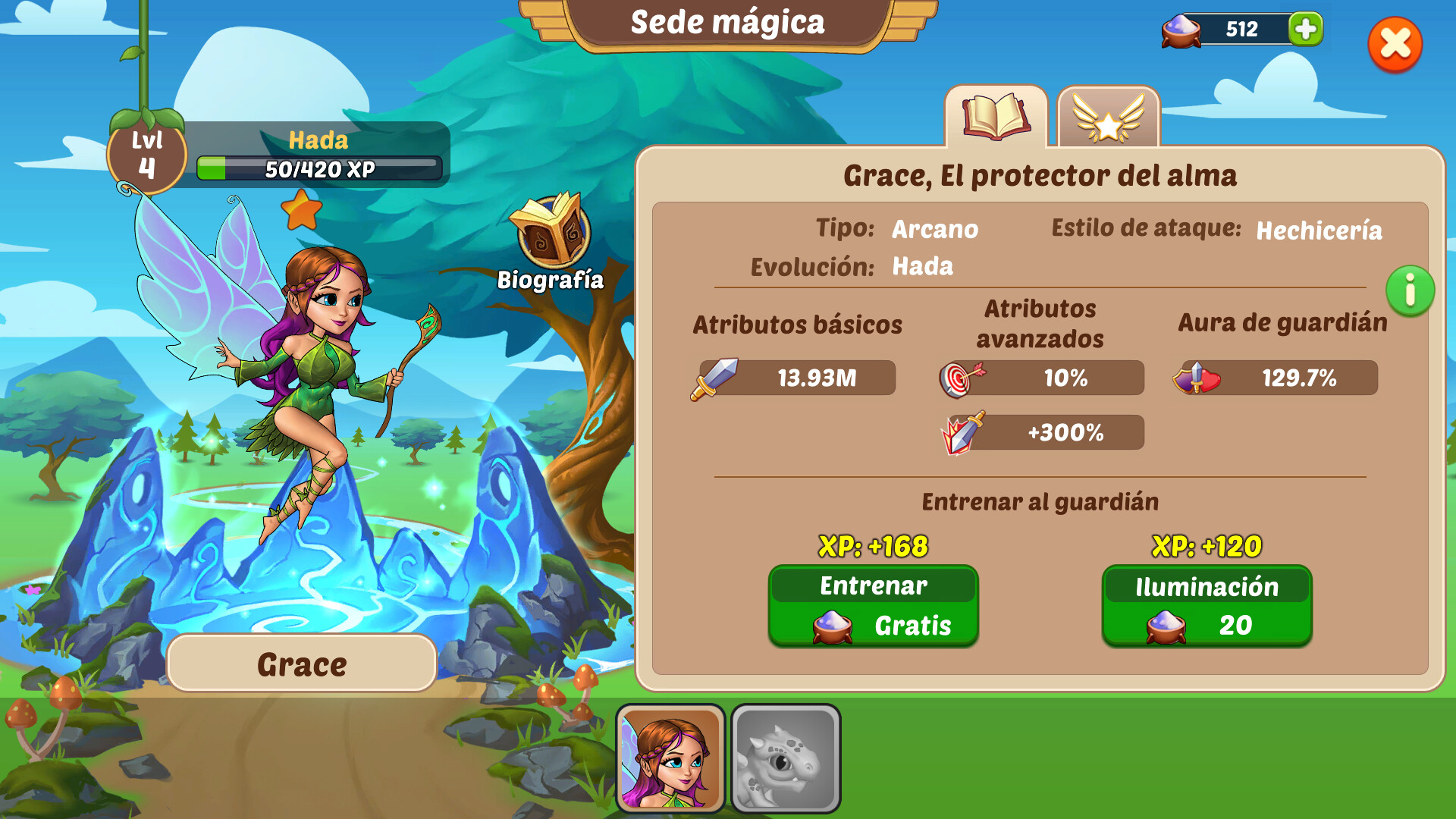
Task: Click the 50/420 XP progress bar
Action: click(x=319, y=167)
